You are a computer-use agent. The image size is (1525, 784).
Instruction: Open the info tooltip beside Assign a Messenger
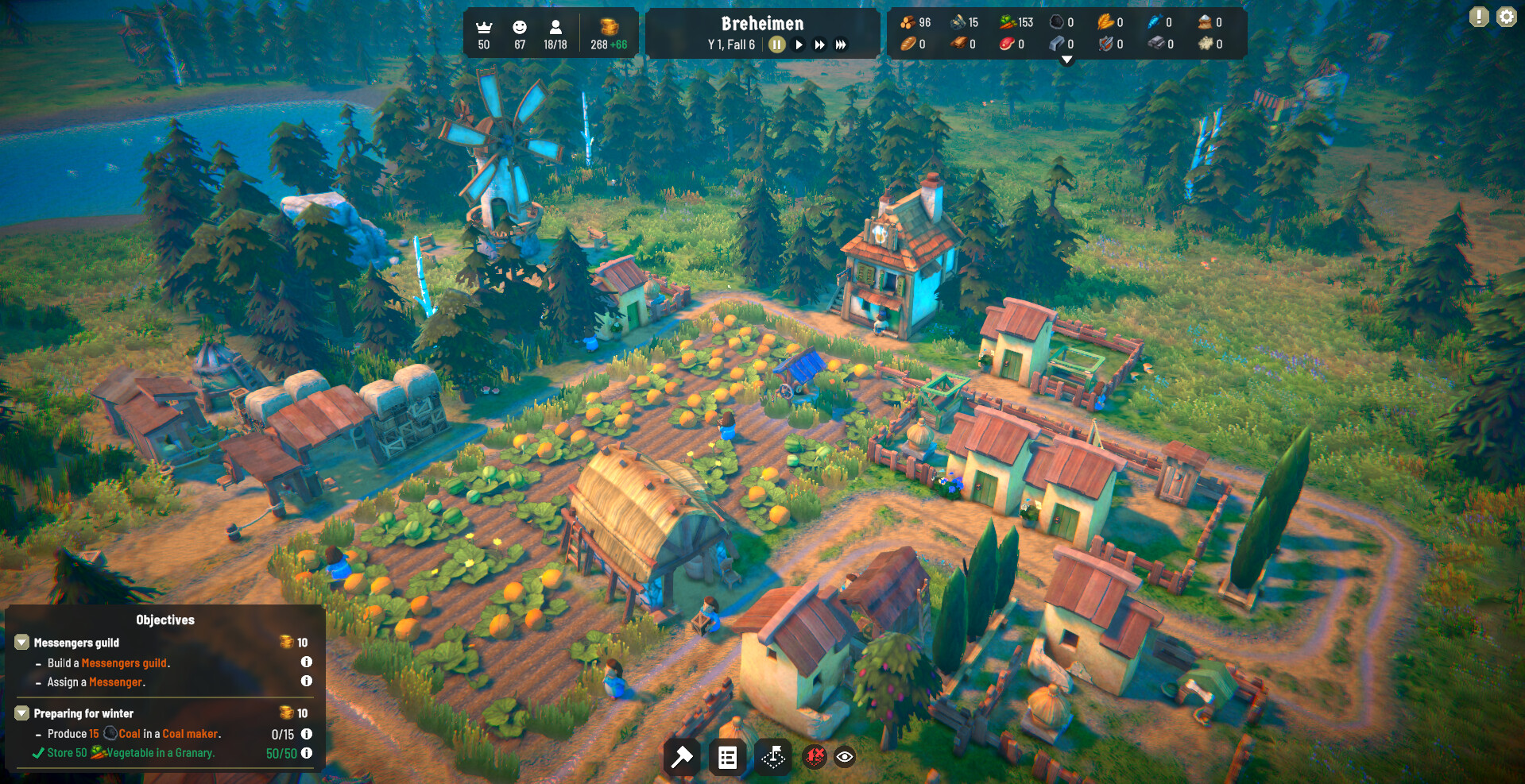[x=307, y=682]
